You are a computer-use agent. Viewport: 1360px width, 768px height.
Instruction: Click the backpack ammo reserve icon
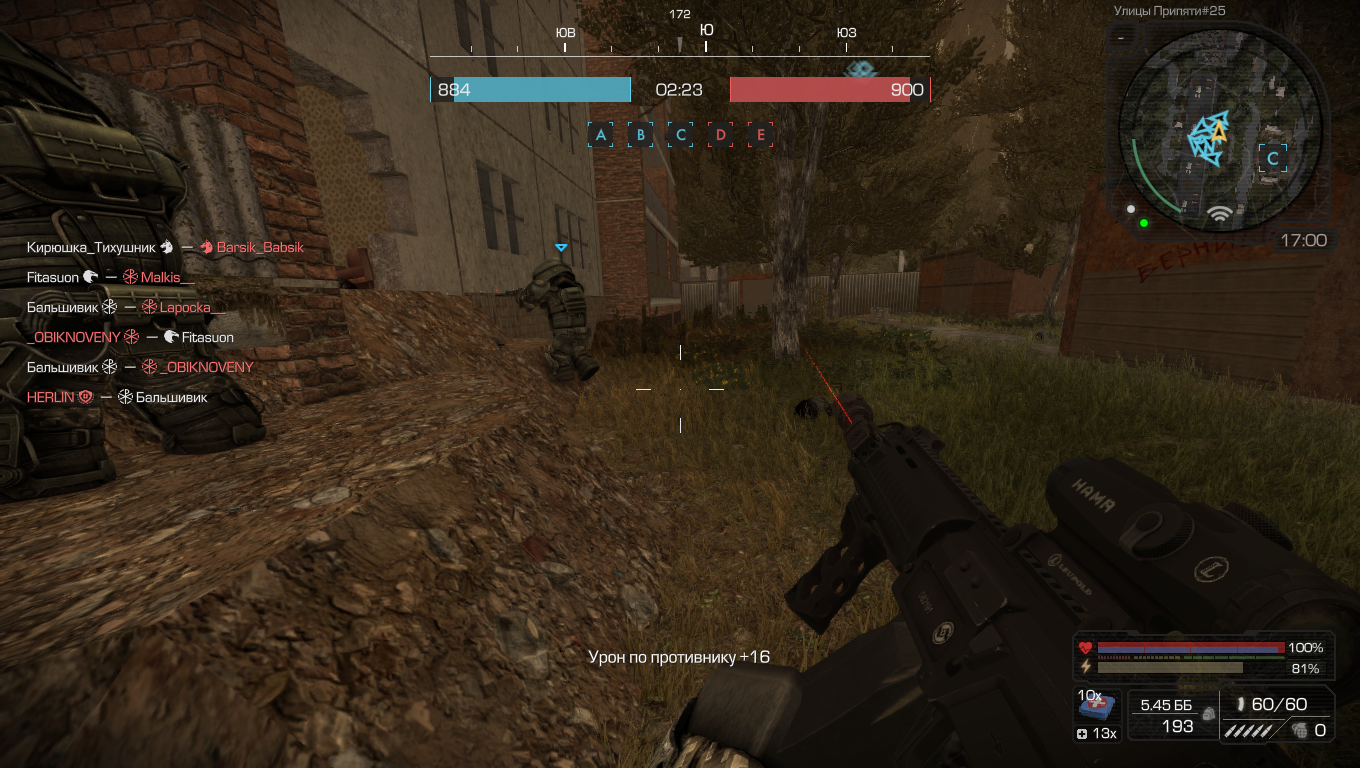(1209, 715)
